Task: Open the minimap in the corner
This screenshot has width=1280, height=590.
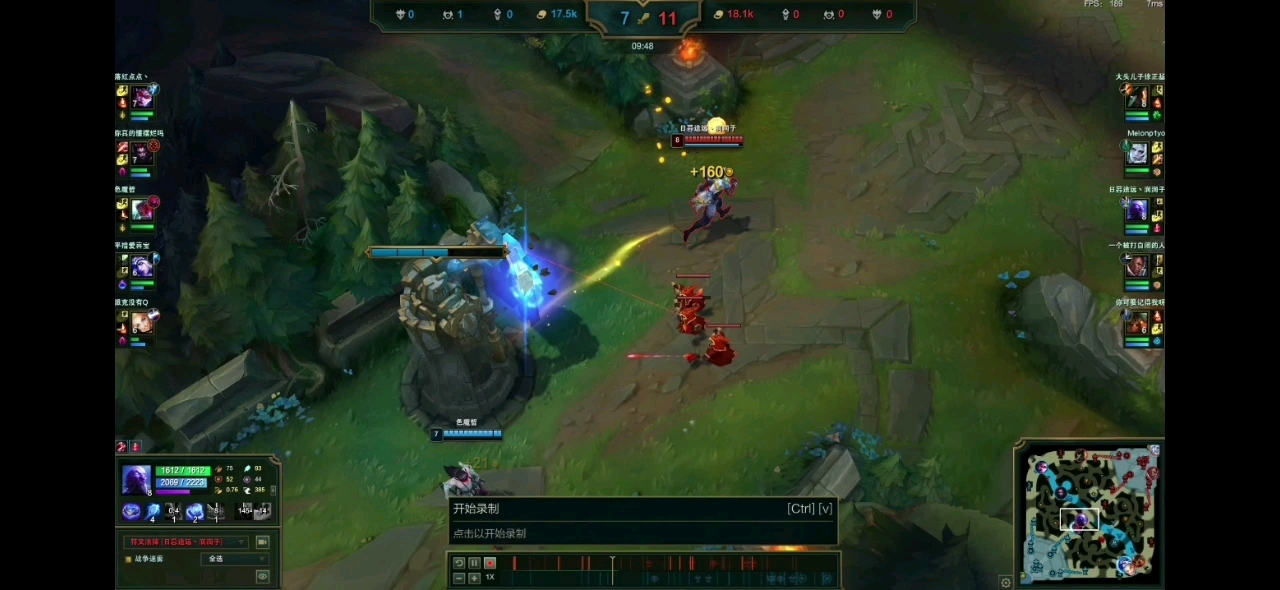Action: click(x=1089, y=514)
